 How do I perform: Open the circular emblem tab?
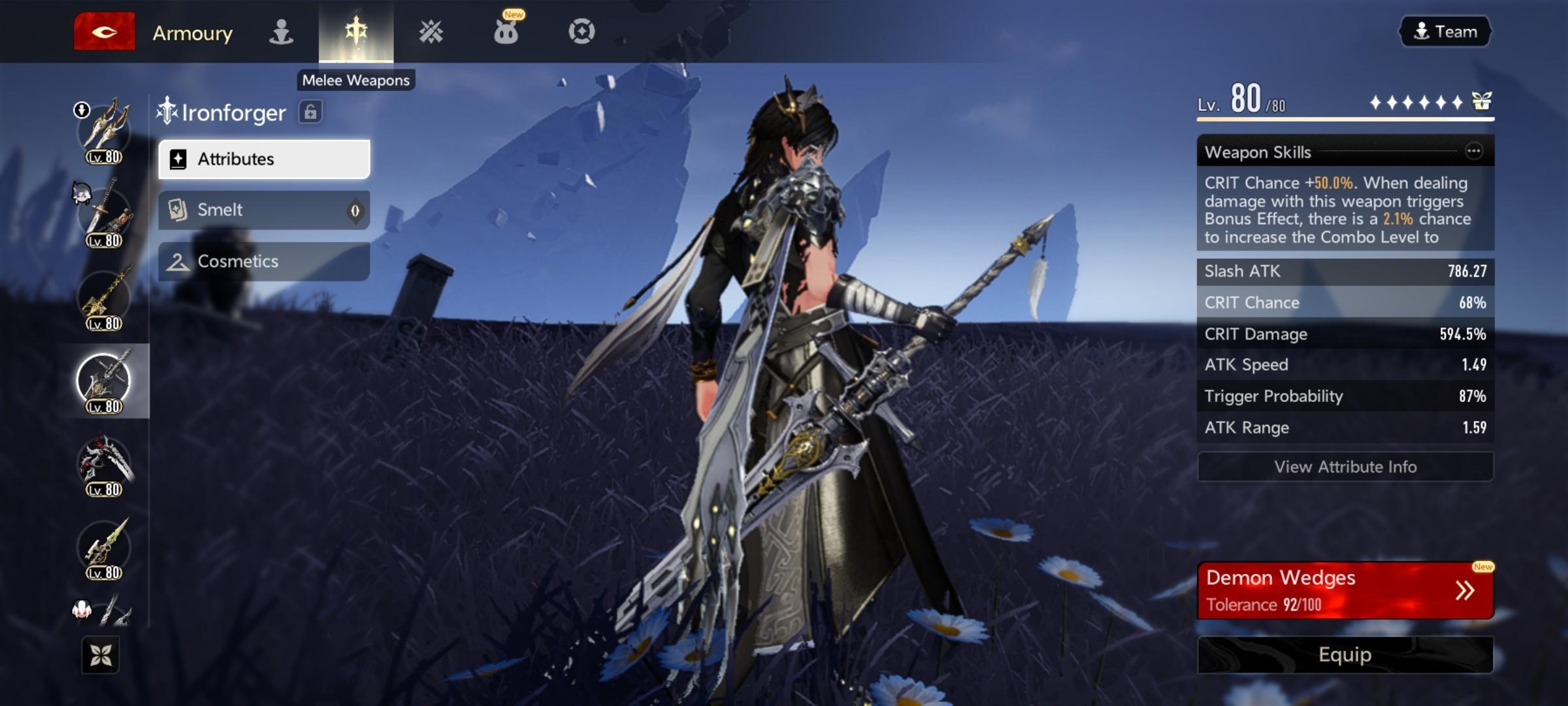pyautogui.click(x=581, y=31)
